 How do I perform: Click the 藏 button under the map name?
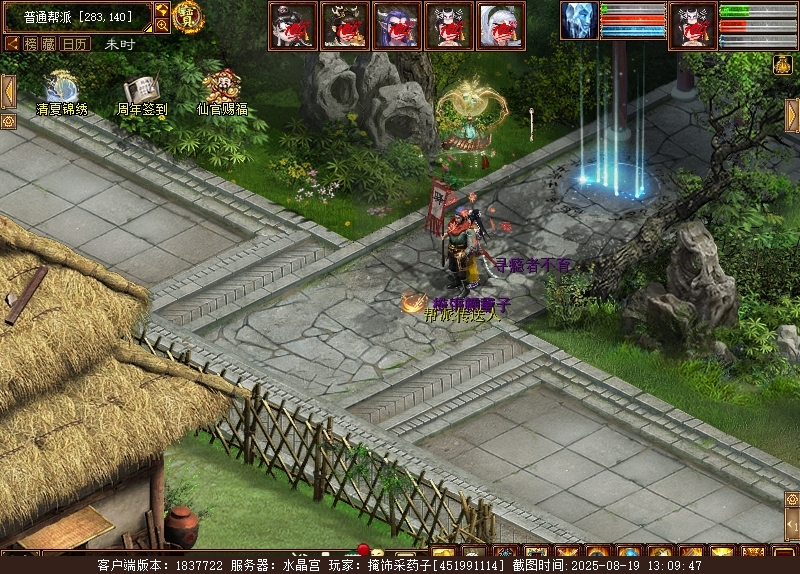click(x=49, y=44)
